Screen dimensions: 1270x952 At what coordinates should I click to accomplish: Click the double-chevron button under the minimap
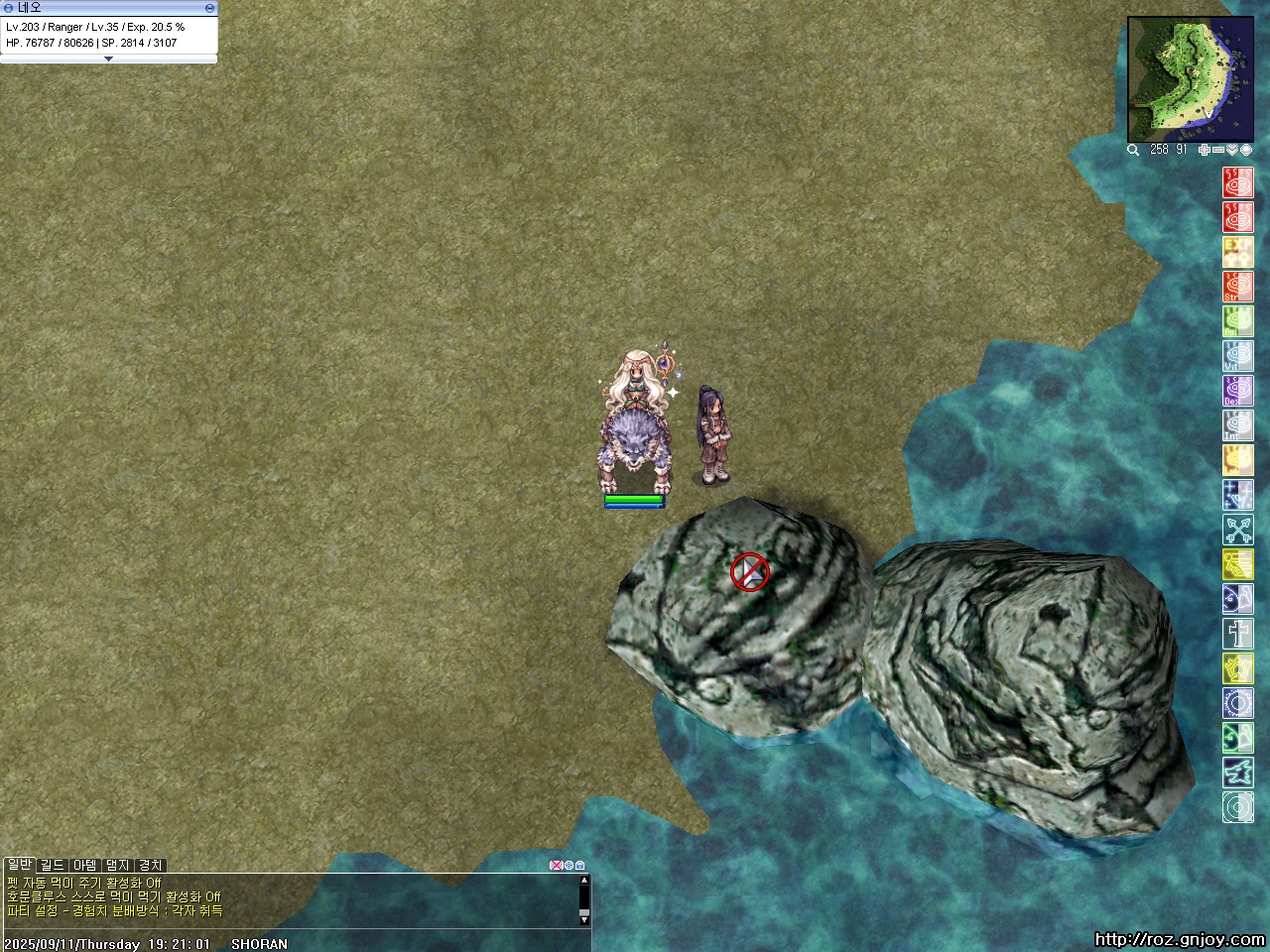[1232, 150]
